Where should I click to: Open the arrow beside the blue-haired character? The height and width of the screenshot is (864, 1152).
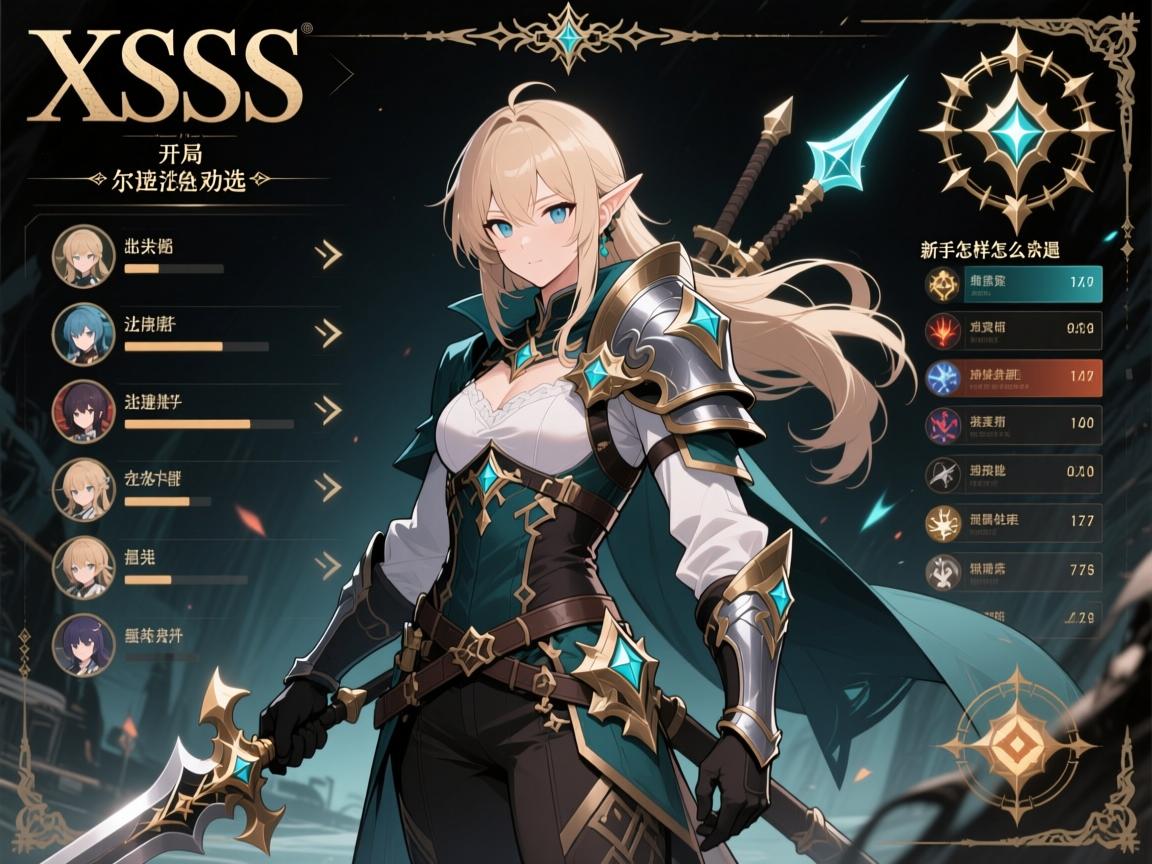pyautogui.click(x=327, y=332)
